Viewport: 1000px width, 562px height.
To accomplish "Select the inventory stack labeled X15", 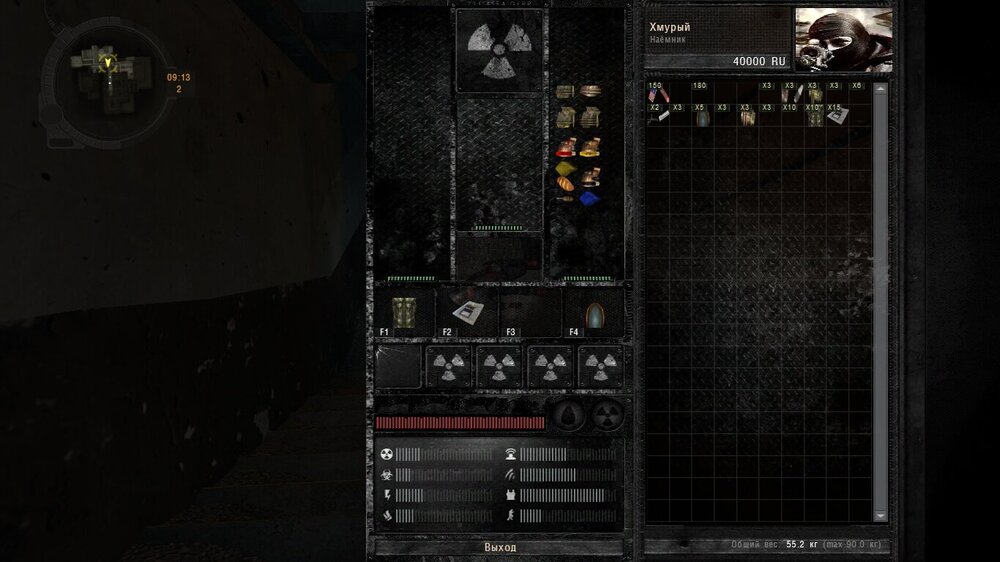I will pos(833,116).
